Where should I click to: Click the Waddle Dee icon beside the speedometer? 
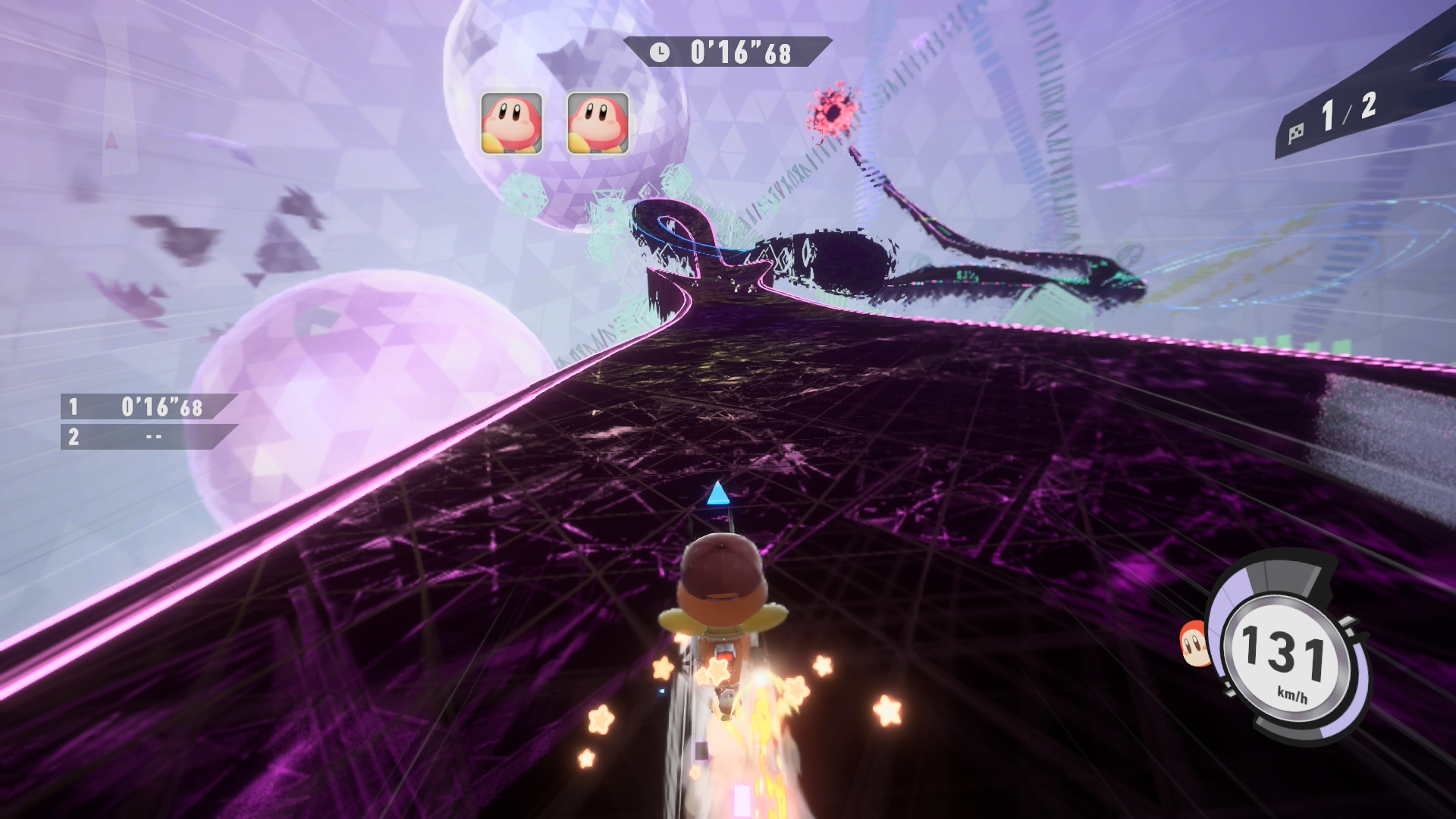[x=1194, y=645]
